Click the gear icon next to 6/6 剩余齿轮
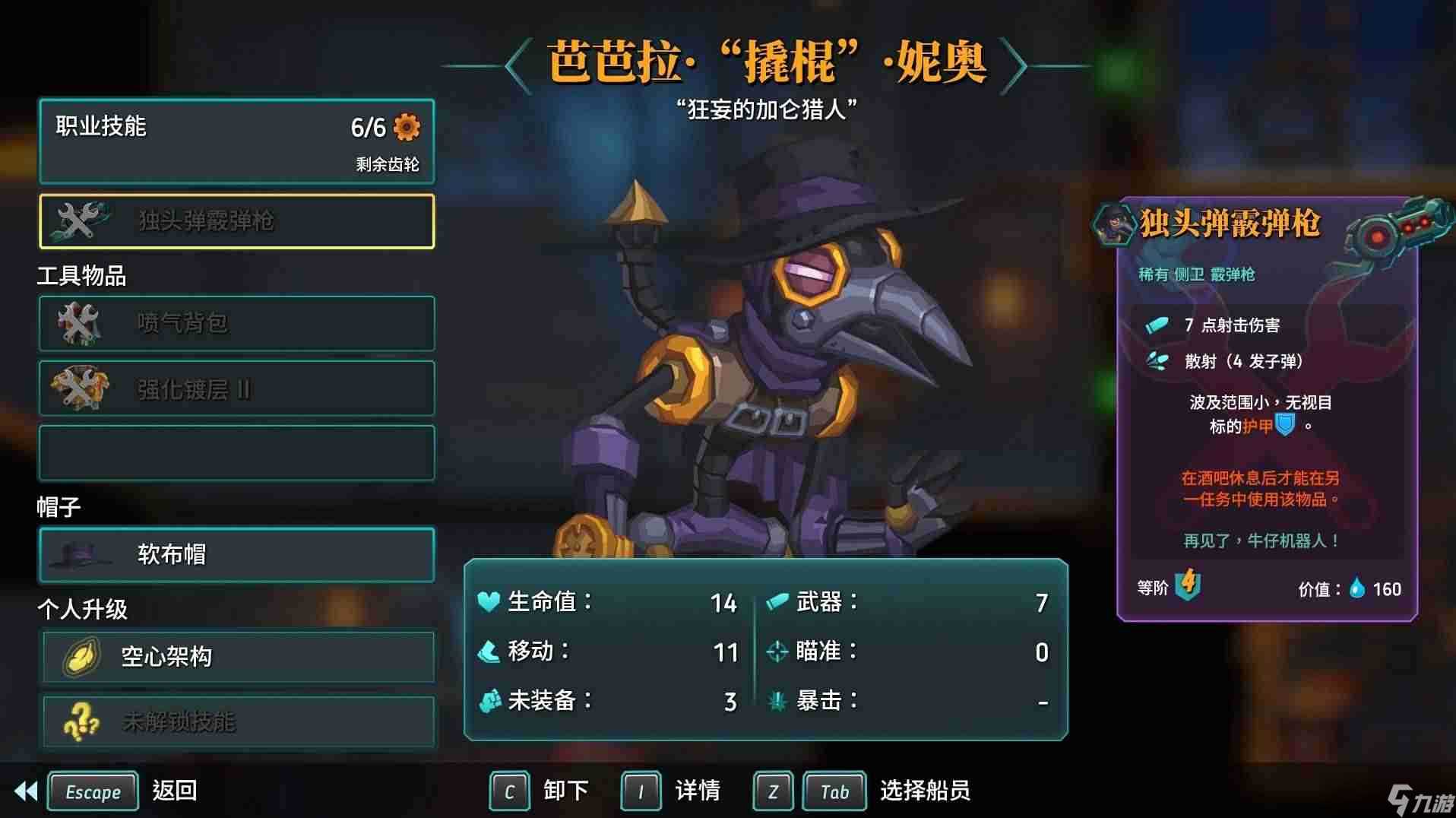Image resolution: width=1456 pixels, height=818 pixels. (408, 128)
